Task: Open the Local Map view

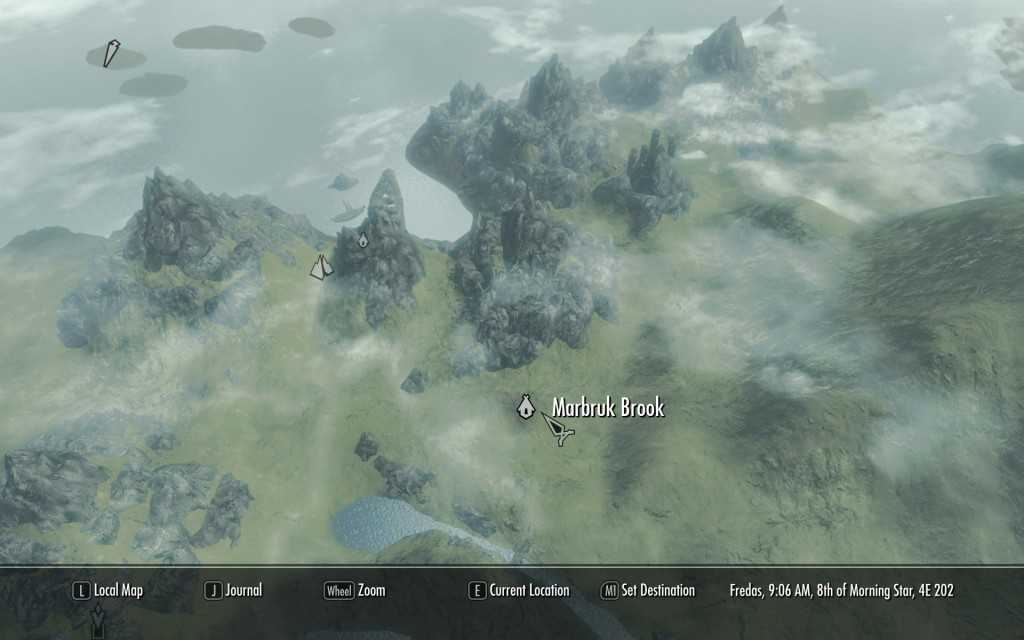Action: click(x=107, y=590)
